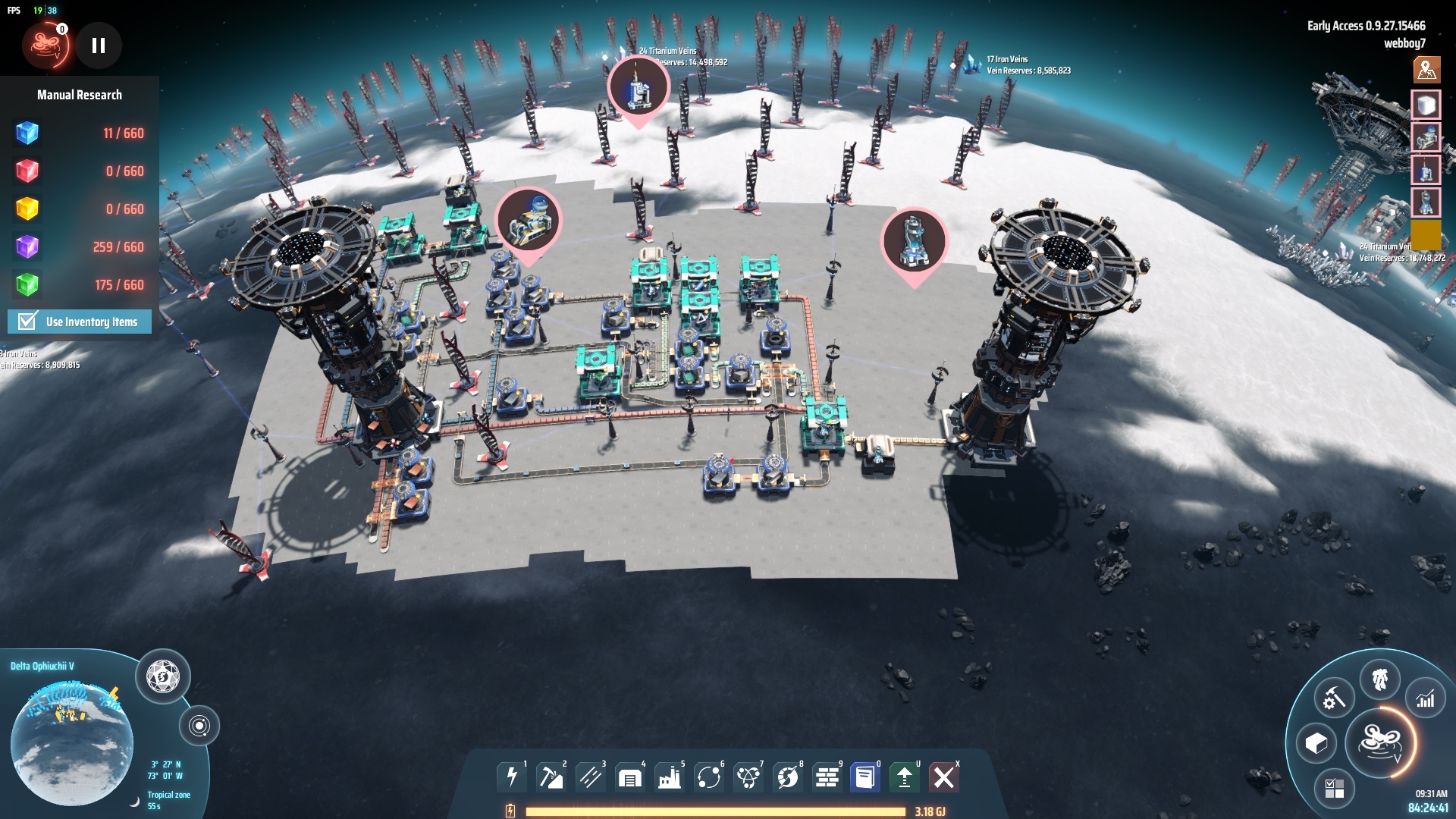This screenshot has height=819, width=1456.
Task: Pause the game with the pause button
Action: click(x=99, y=45)
